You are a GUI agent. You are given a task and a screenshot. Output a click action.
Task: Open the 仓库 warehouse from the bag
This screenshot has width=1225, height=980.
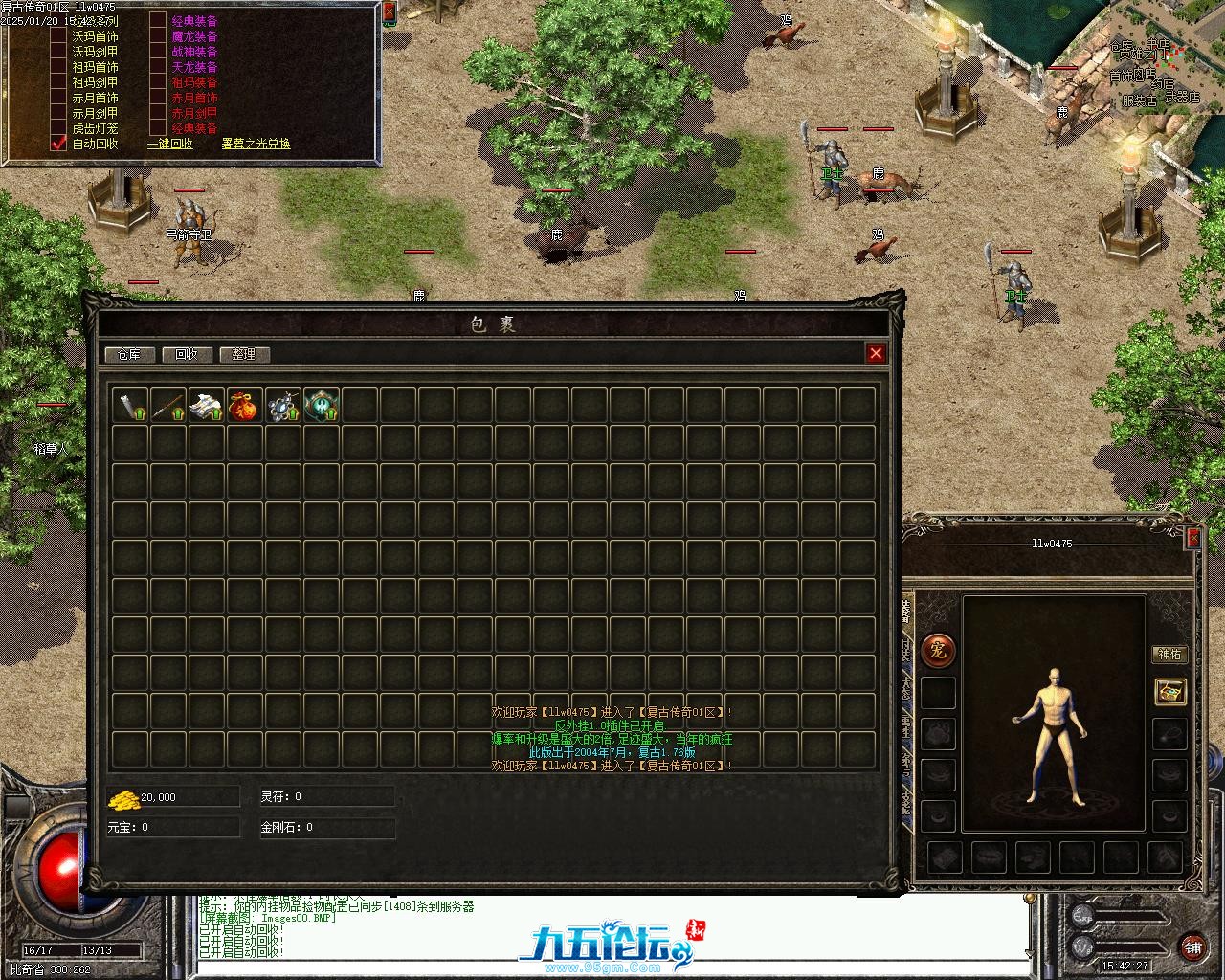click(129, 354)
